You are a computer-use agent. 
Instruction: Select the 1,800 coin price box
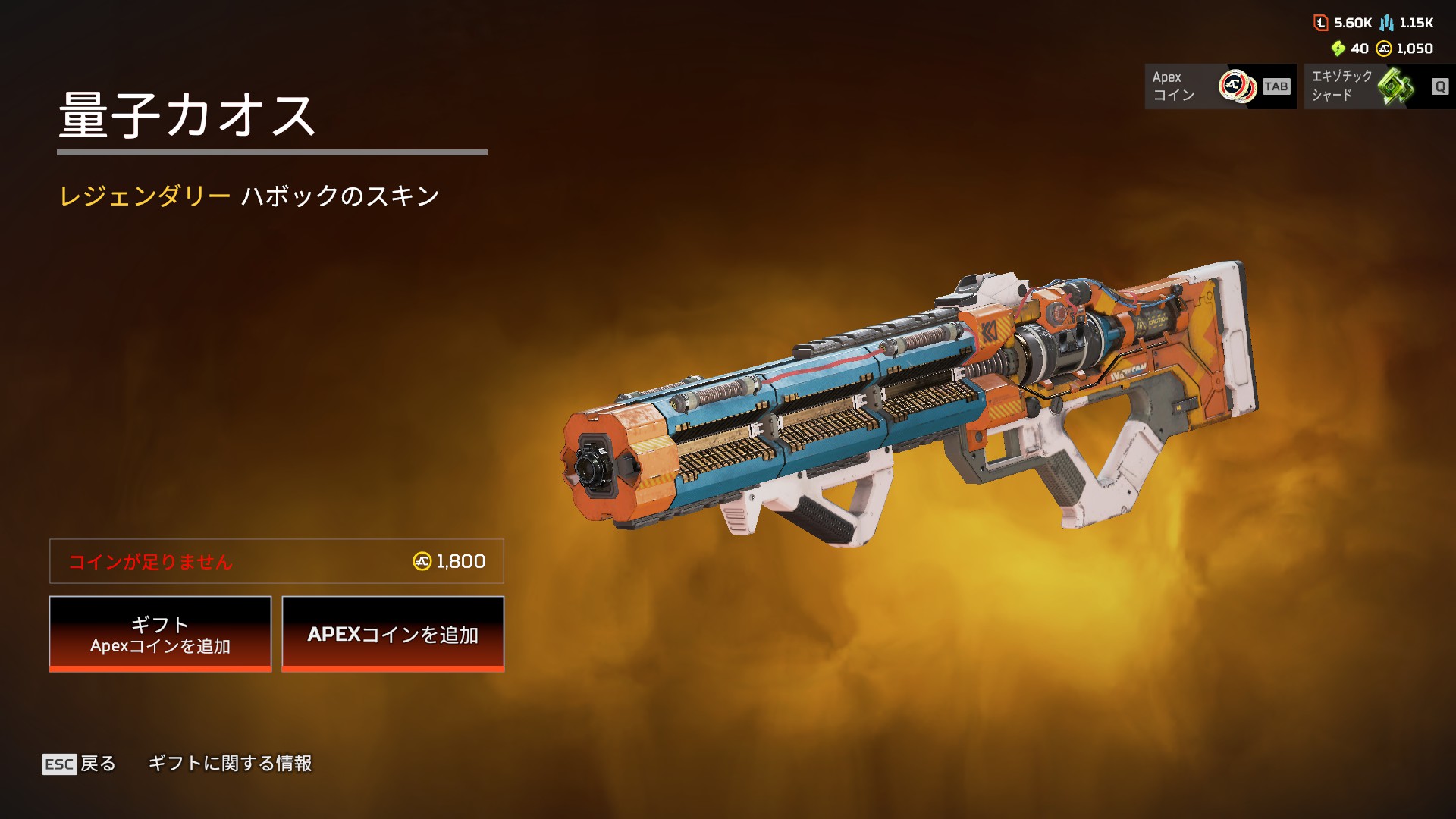tap(277, 561)
